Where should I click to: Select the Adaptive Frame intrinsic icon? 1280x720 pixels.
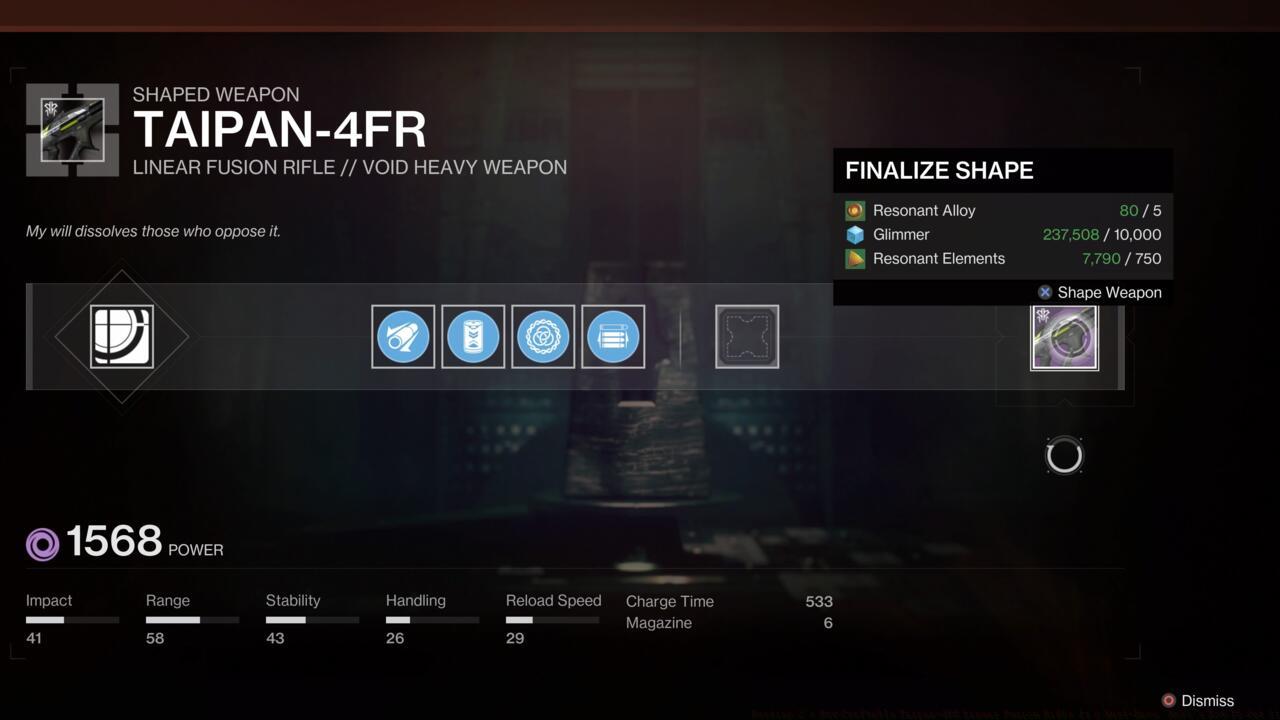click(122, 336)
